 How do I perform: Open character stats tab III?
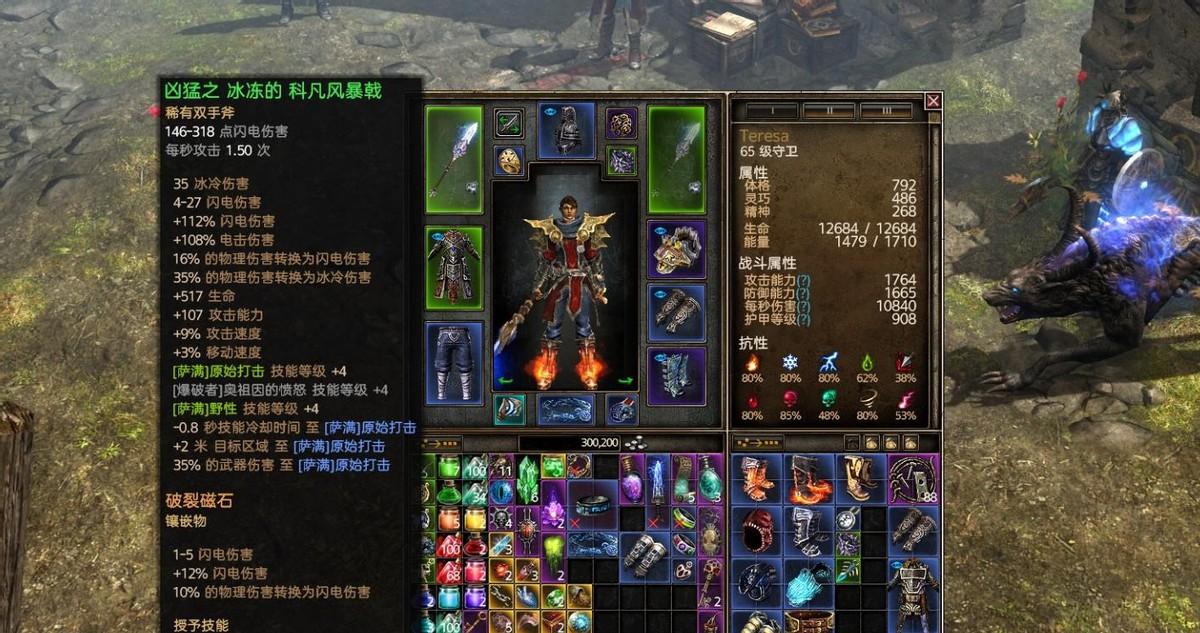(x=886, y=110)
